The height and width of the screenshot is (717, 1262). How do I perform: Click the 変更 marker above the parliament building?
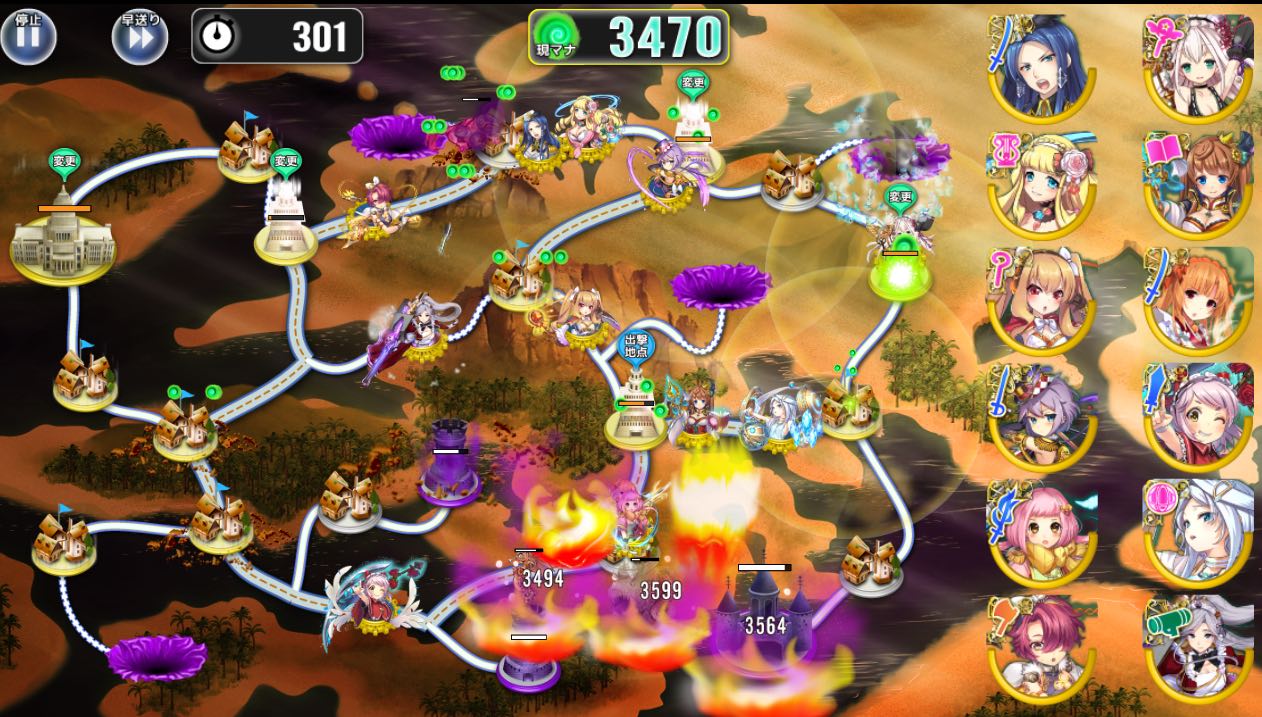point(64,161)
